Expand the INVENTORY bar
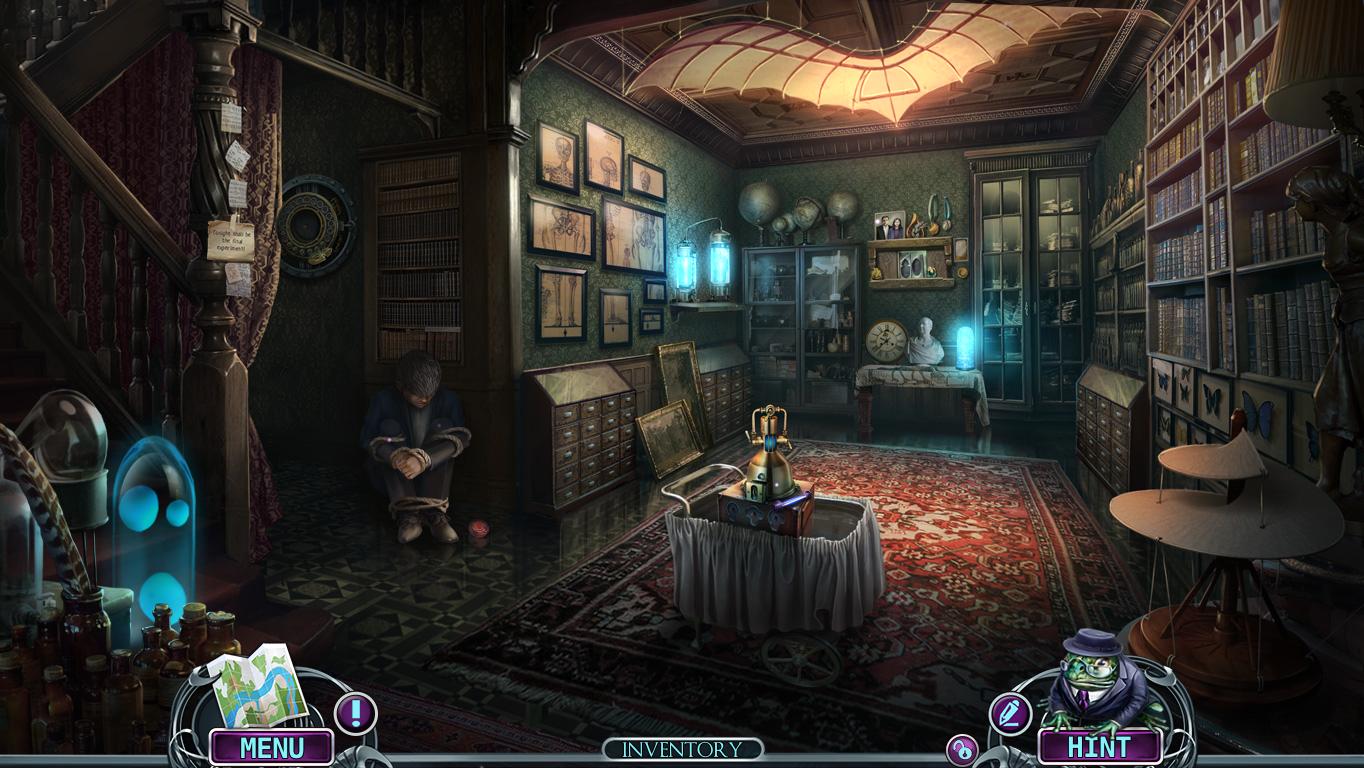 [683, 749]
